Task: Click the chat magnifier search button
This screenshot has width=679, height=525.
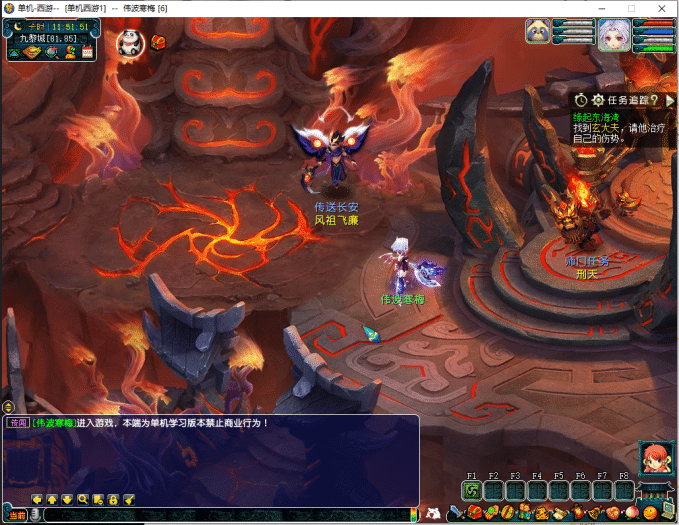Action: pos(83,499)
